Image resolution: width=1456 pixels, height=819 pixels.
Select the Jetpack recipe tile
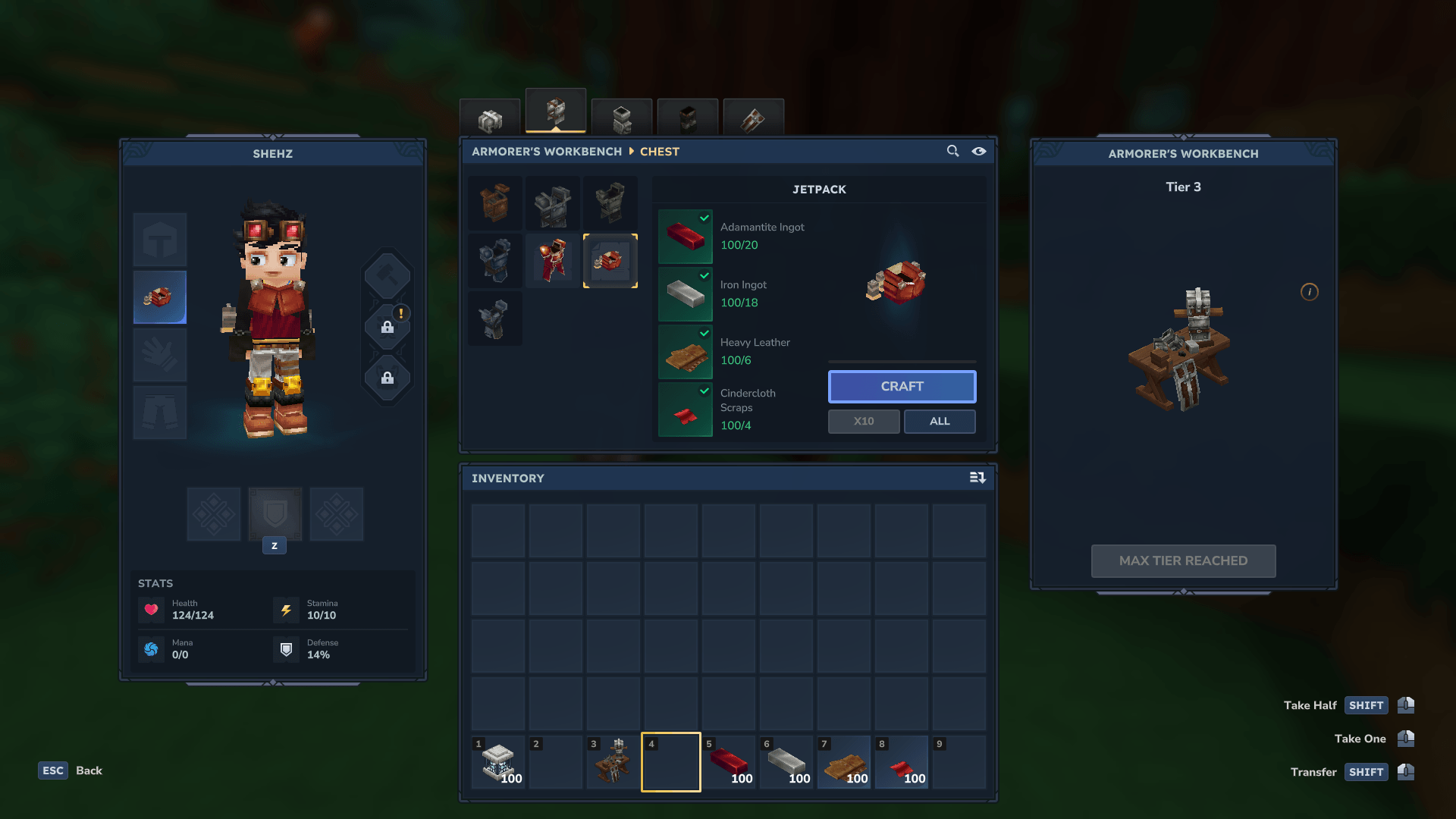[x=610, y=261]
